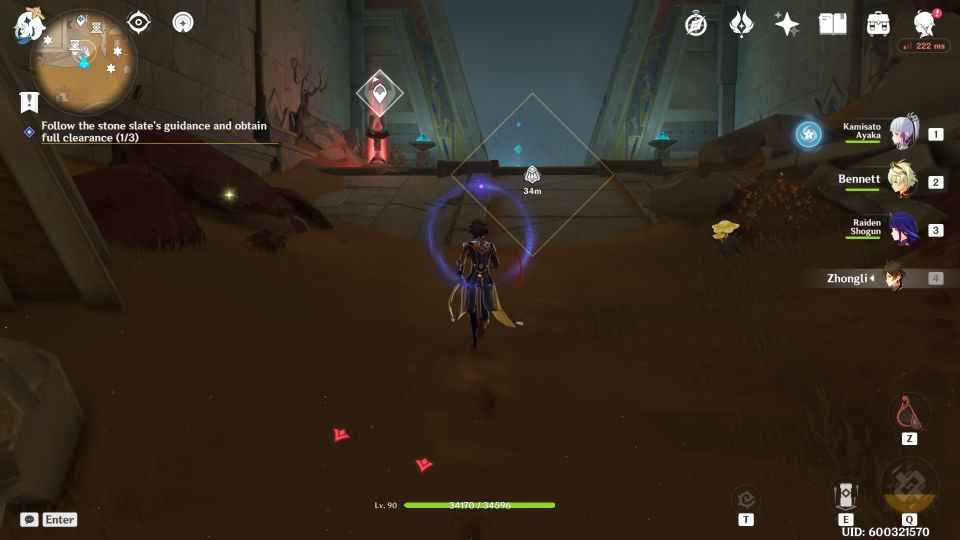Viewport: 960px width, 540px height.
Task: Use the lyre gadget icon
Action: point(909,412)
